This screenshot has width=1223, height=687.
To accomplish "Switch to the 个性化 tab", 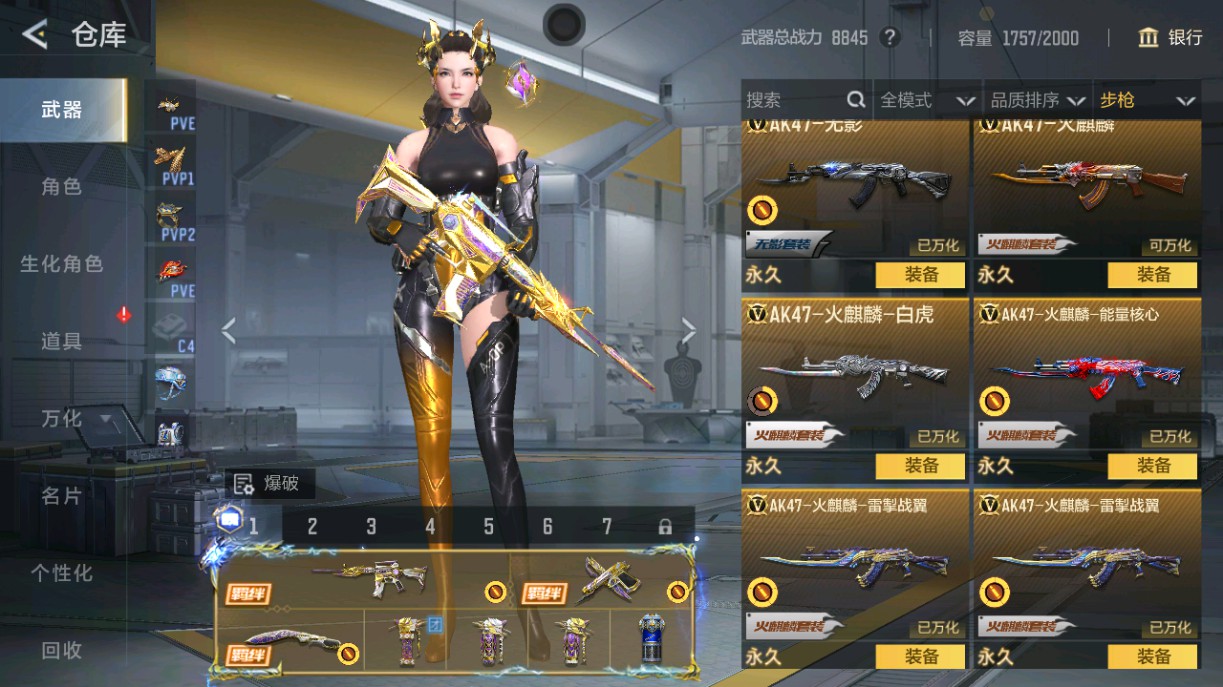I will click(x=62, y=573).
